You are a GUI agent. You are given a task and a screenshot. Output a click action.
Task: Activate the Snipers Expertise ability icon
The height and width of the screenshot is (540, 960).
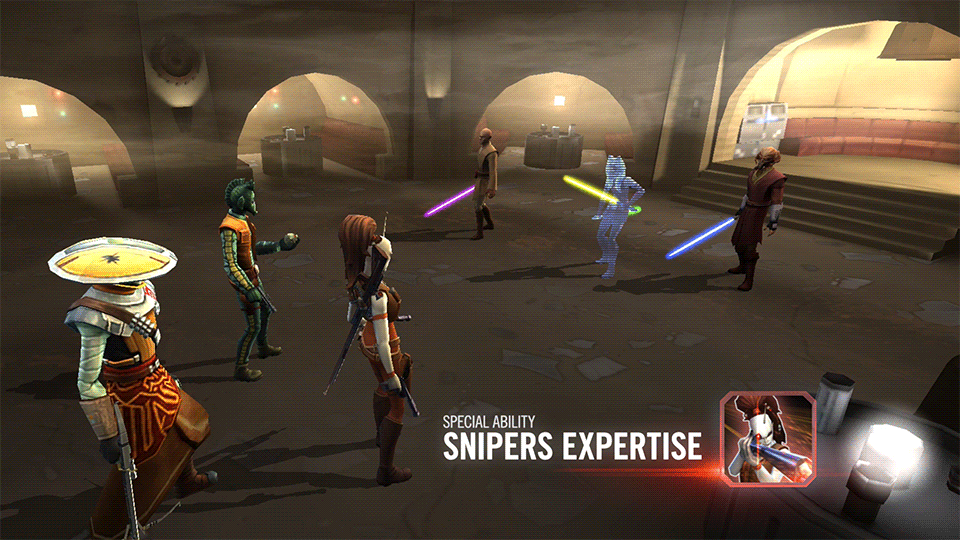(768, 438)
